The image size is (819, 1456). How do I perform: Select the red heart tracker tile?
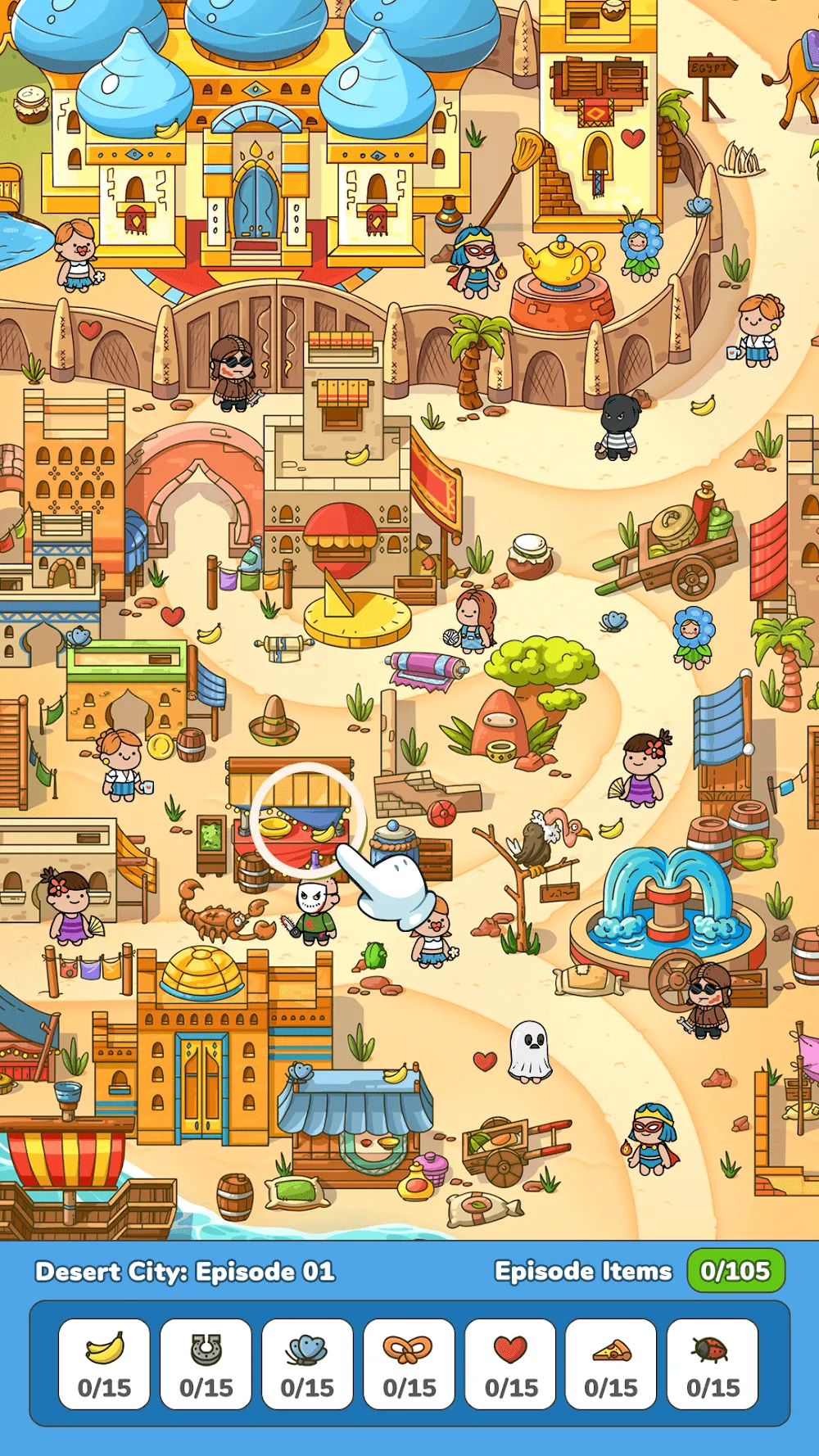click(510, 1364)
